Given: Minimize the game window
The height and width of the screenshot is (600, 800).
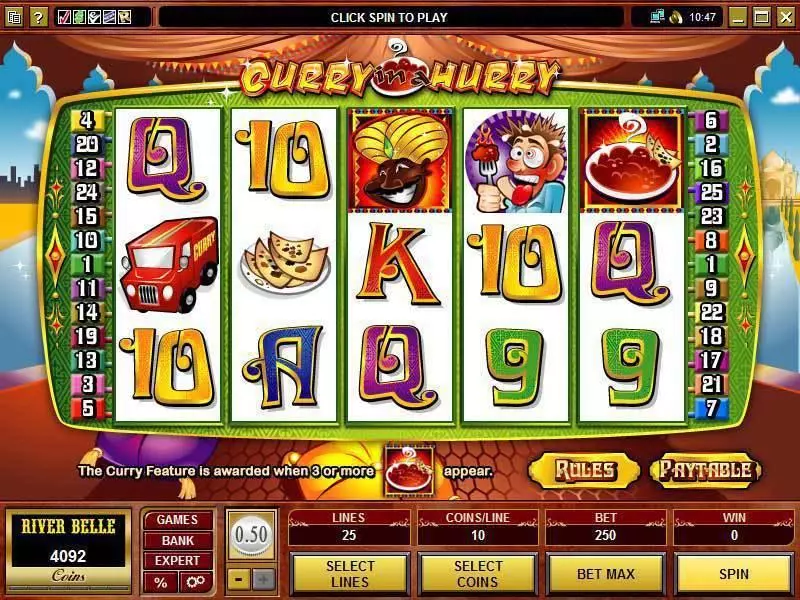Looking at the screenshot, I should tap(738, 17).
